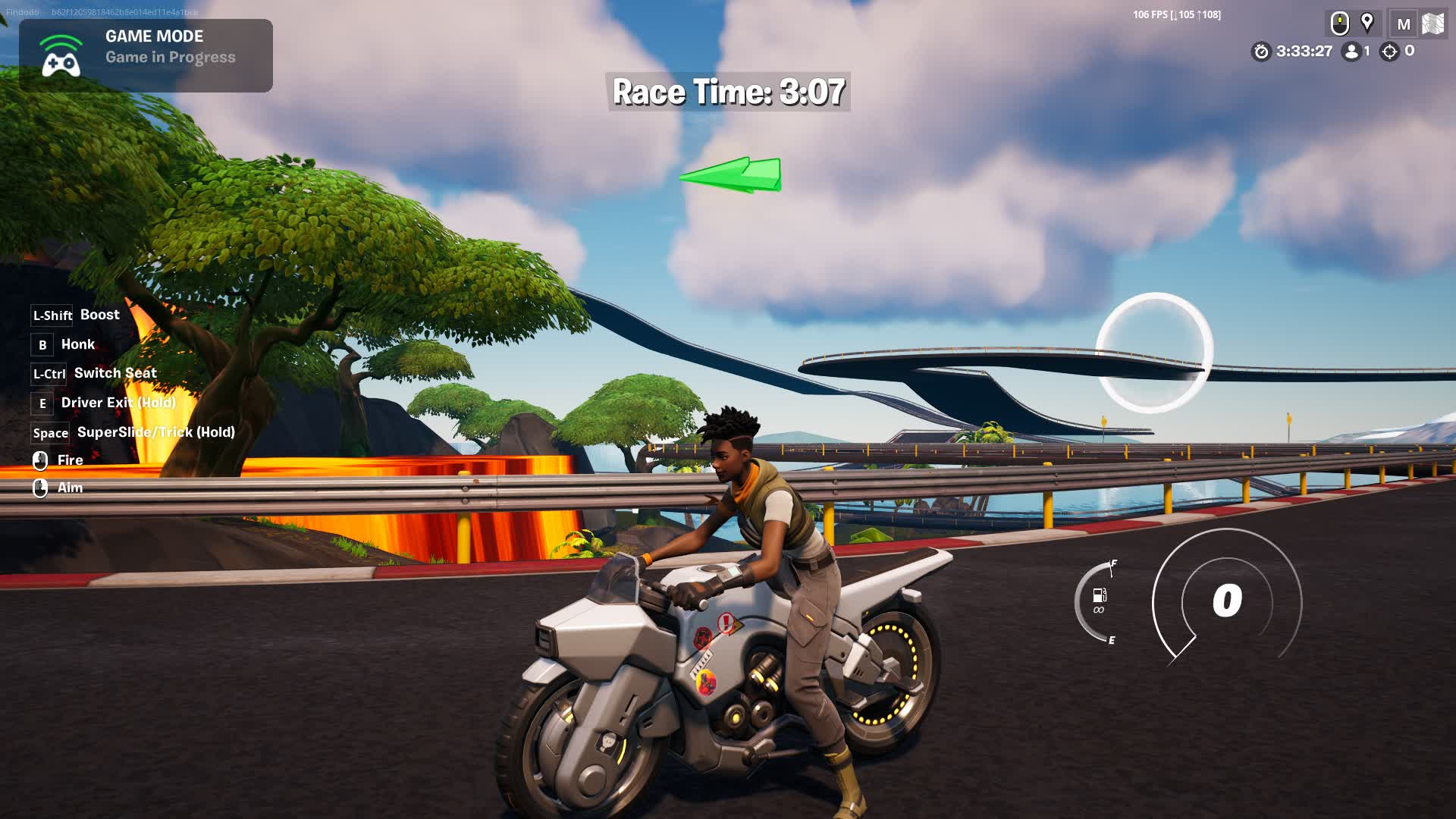Click the eliminations crosshair icon

coord(1389,53)
